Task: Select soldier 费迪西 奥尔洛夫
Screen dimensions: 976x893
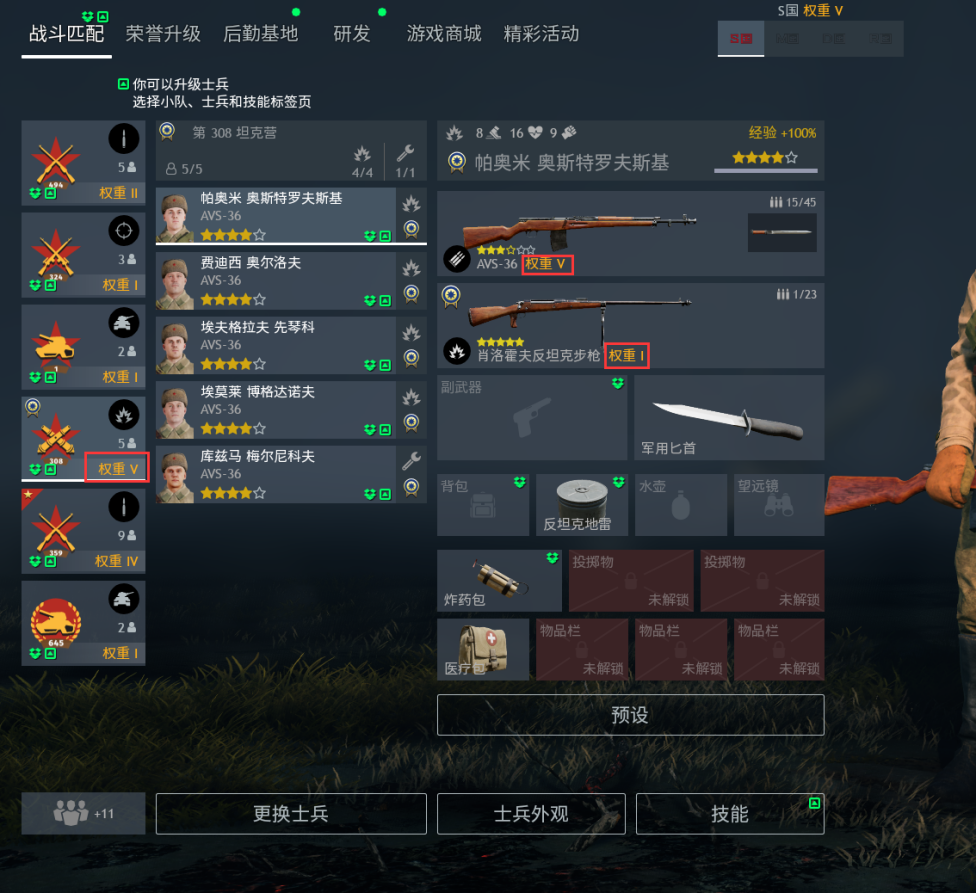Action: click(x=290, y=280)
